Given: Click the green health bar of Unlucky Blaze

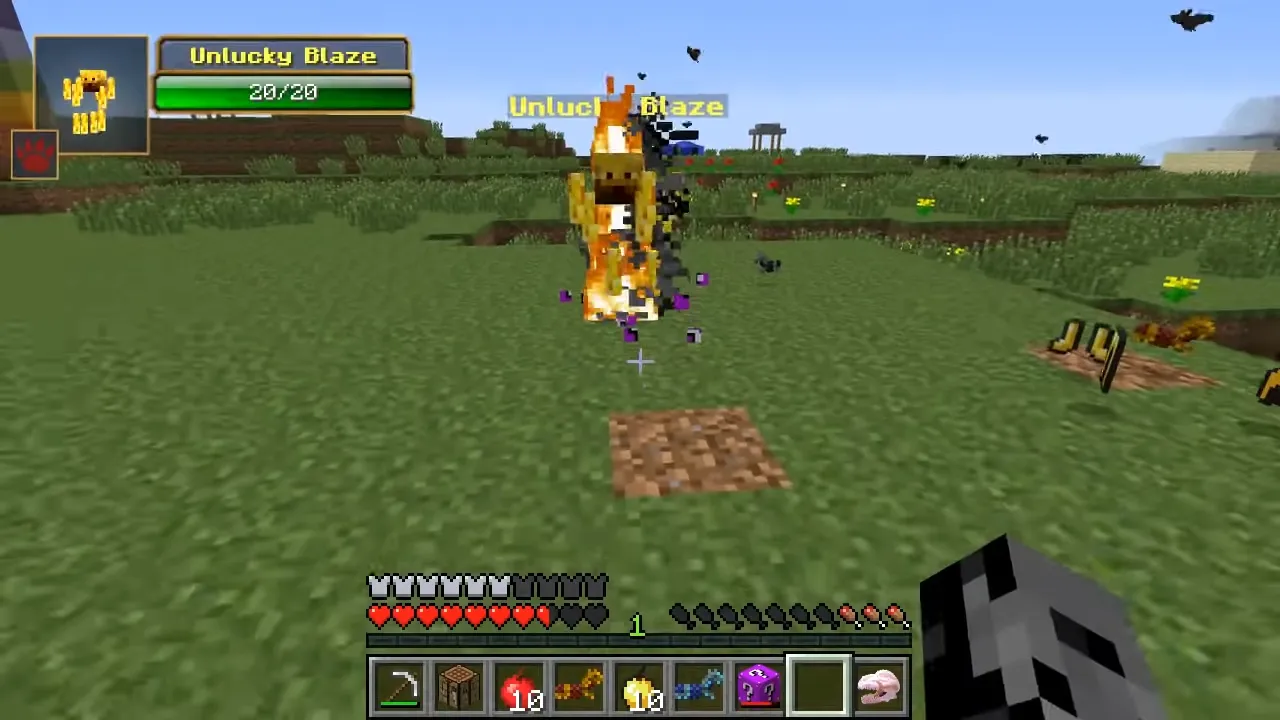Looking at the screenshot, I should pyautogui.click(x=283, y=92).
